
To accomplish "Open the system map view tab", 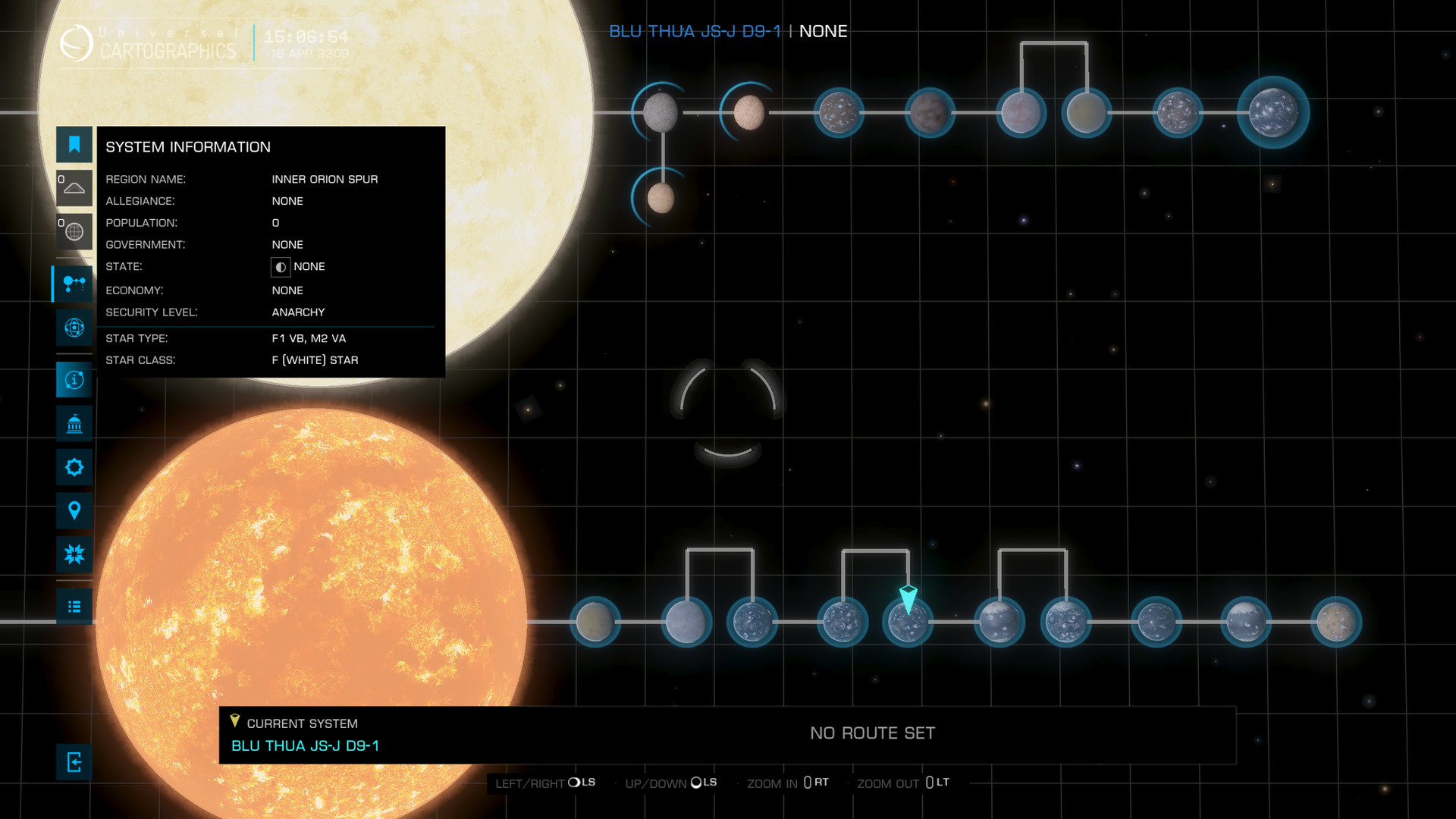I will tap(74, 284).
